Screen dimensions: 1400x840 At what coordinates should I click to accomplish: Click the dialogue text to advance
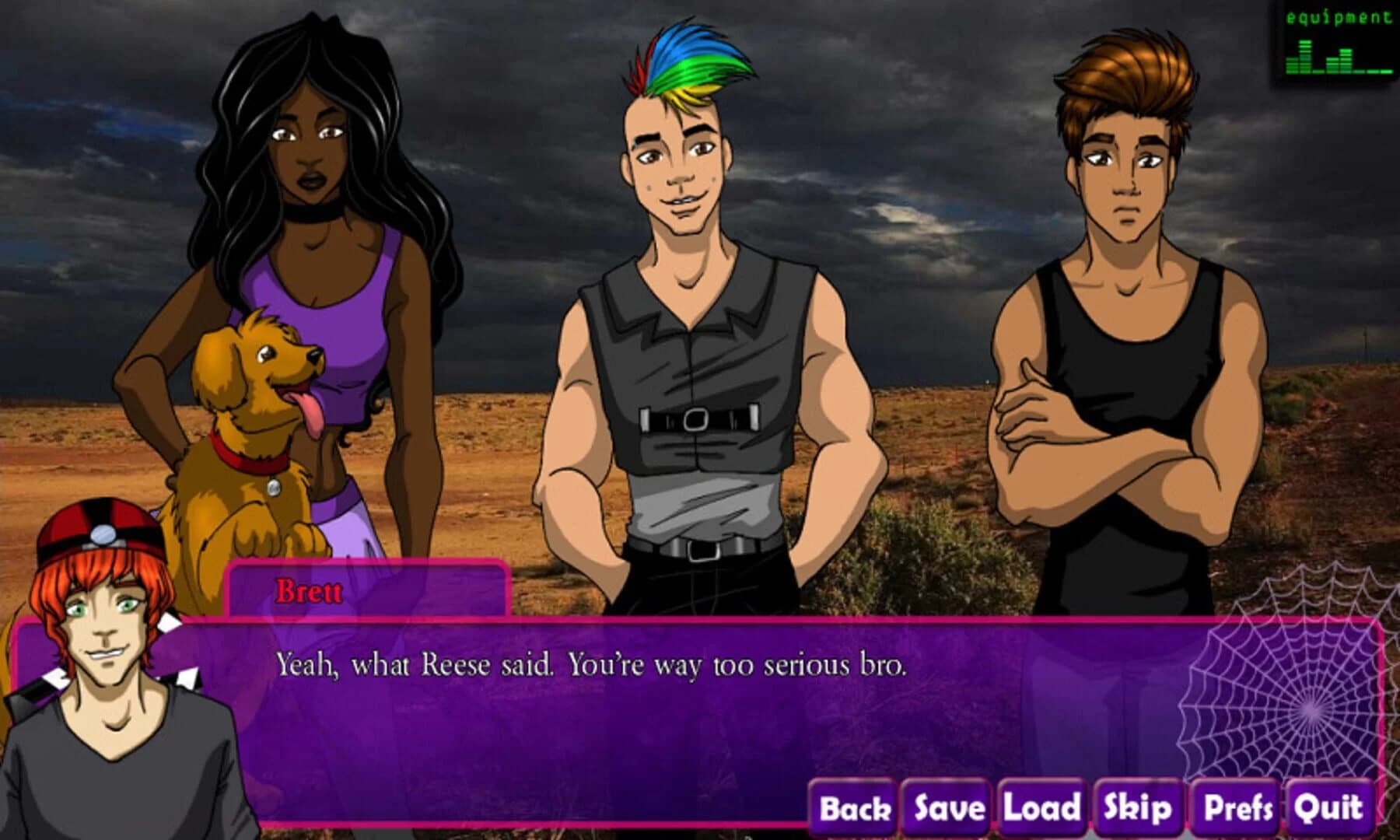pyautogui.click(x=591, y=665)
